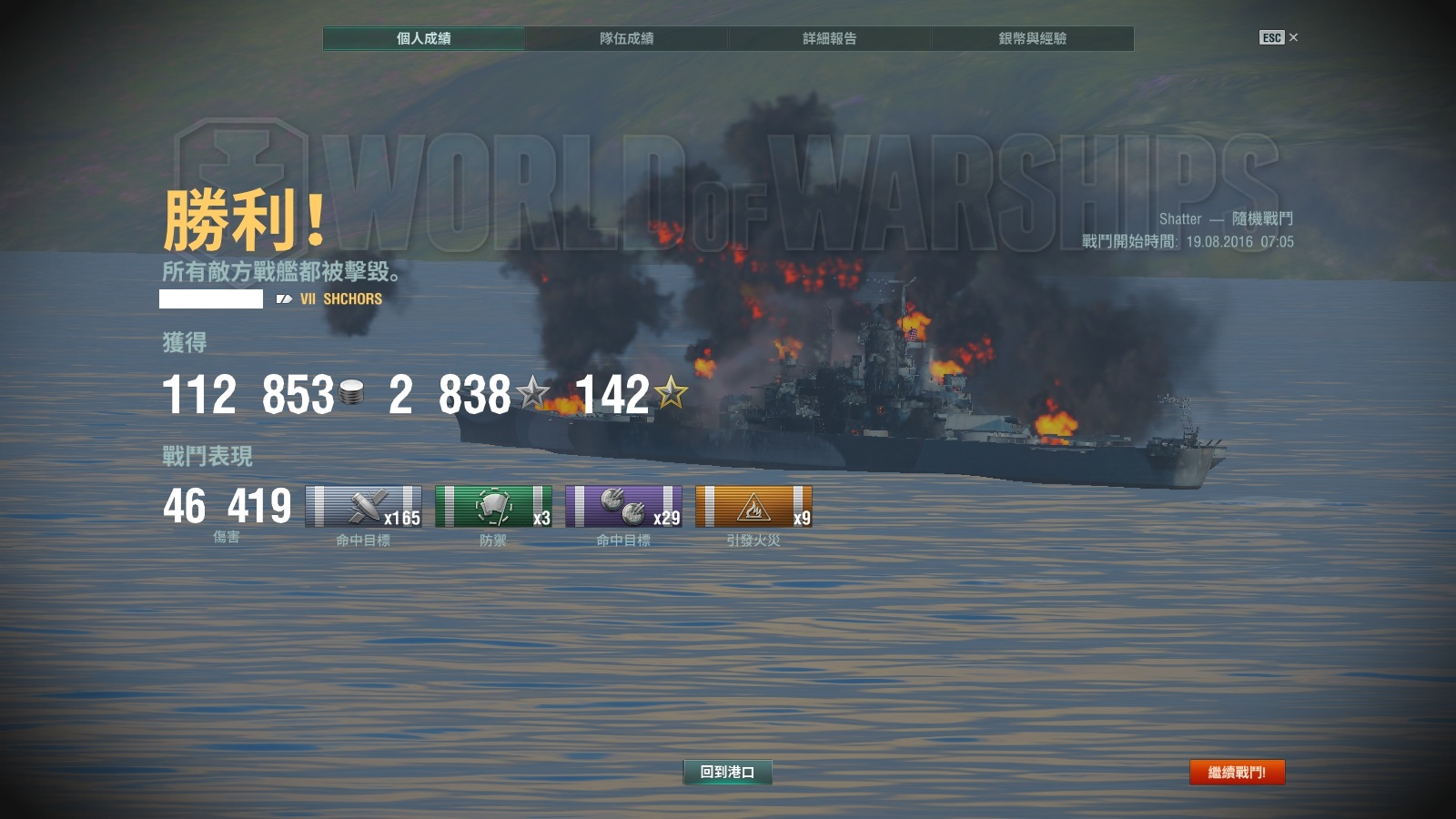1456x819 pixels.
Task: Show the 詳細報告 tab
Action: click(x=829, y=38)
